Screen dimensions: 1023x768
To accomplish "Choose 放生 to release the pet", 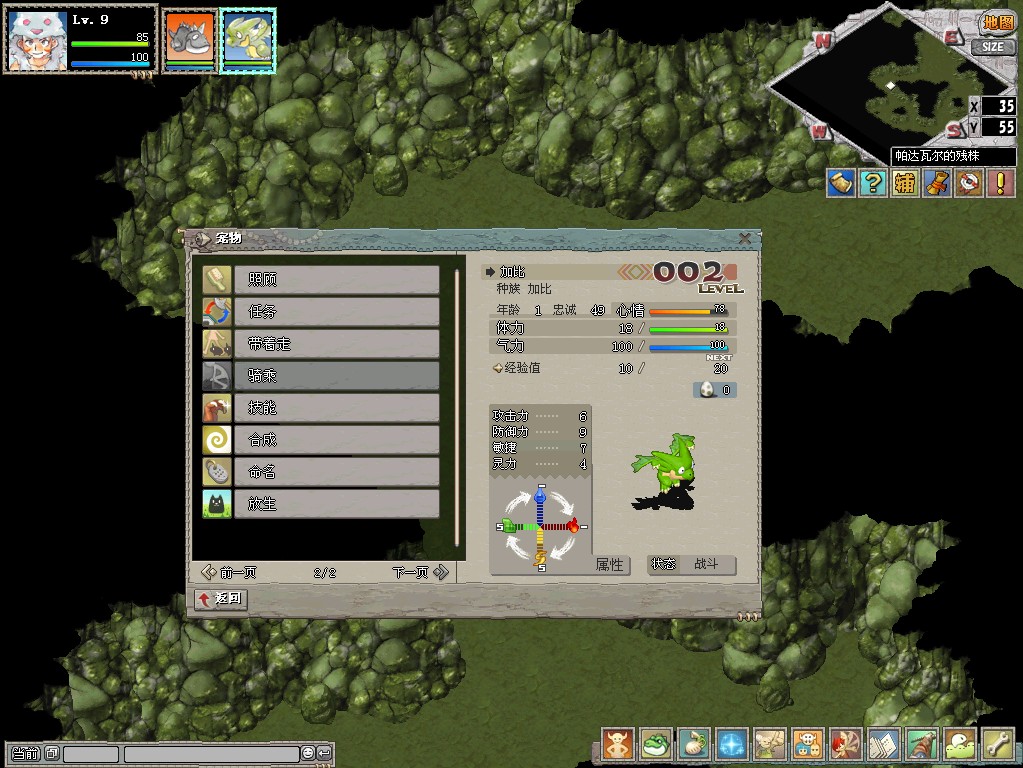I will click(x=336, y=503).
